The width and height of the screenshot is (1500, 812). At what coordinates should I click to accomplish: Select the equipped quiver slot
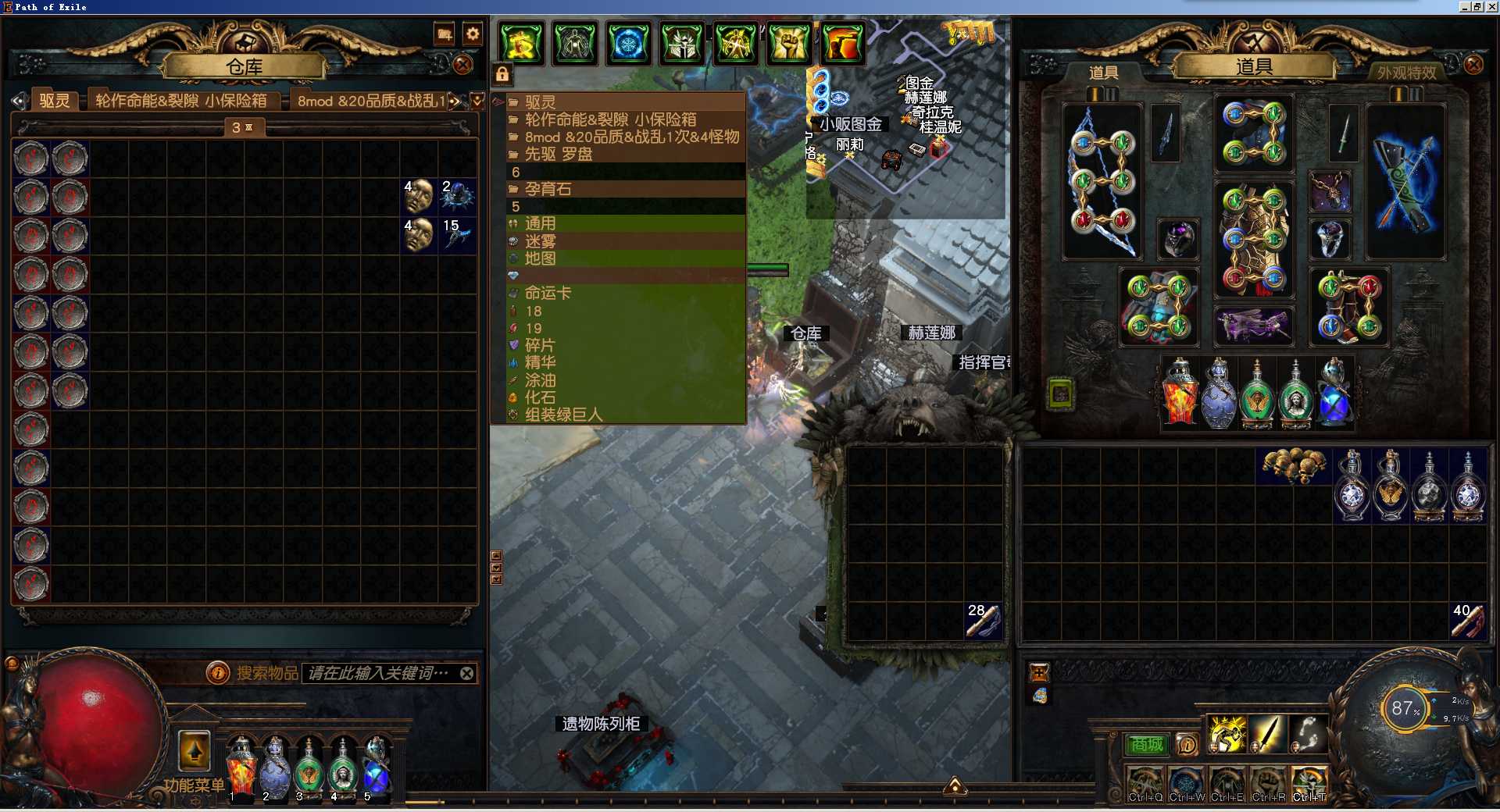tap(1405, 181)
